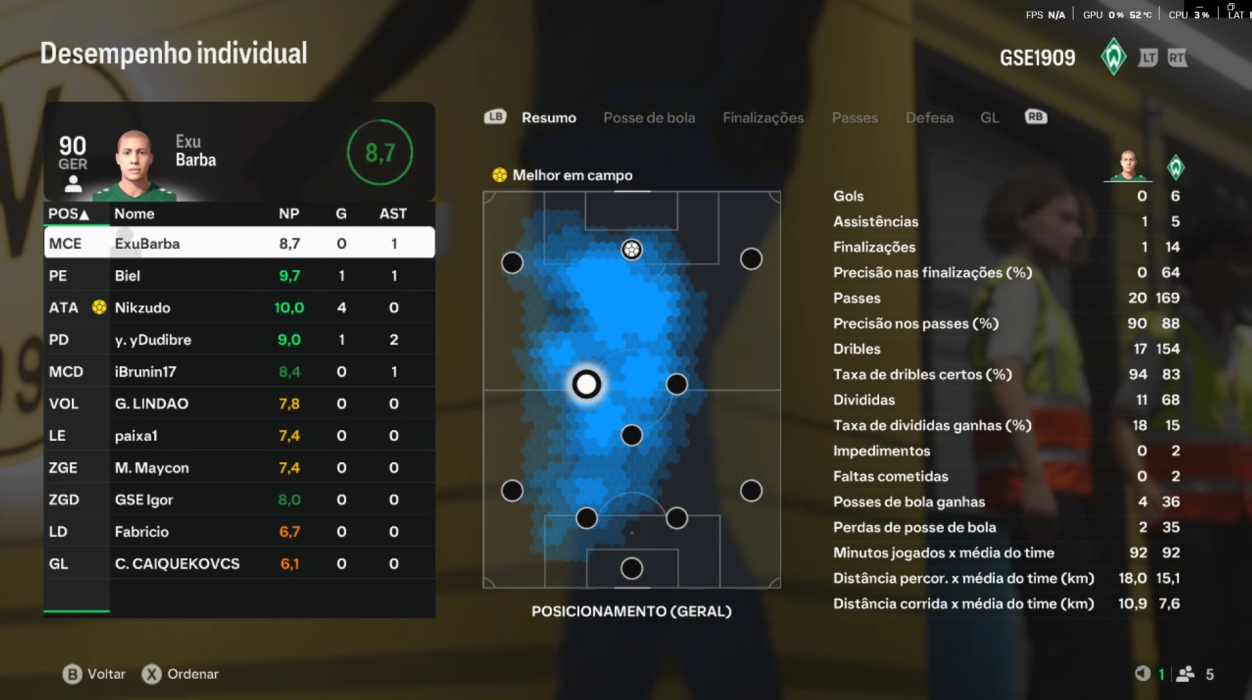Switch to the GL tab
The height and width of the screenshot is (700, 1252).
989,118
